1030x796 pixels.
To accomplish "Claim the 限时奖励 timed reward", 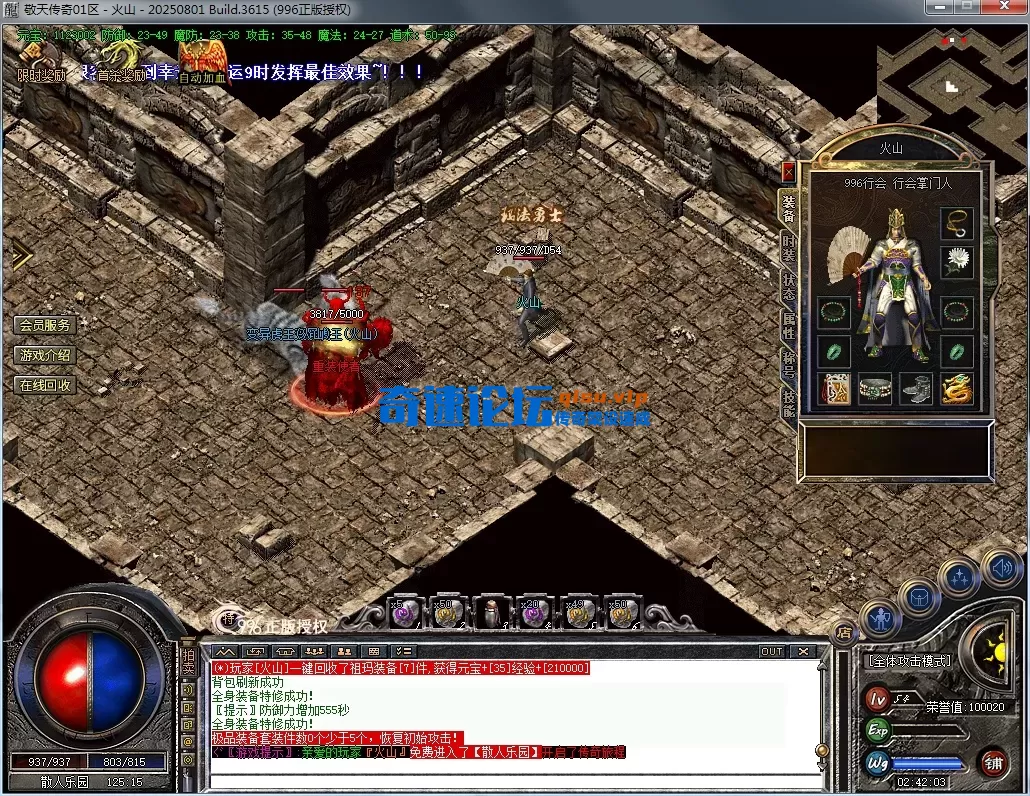I will 40,60.
